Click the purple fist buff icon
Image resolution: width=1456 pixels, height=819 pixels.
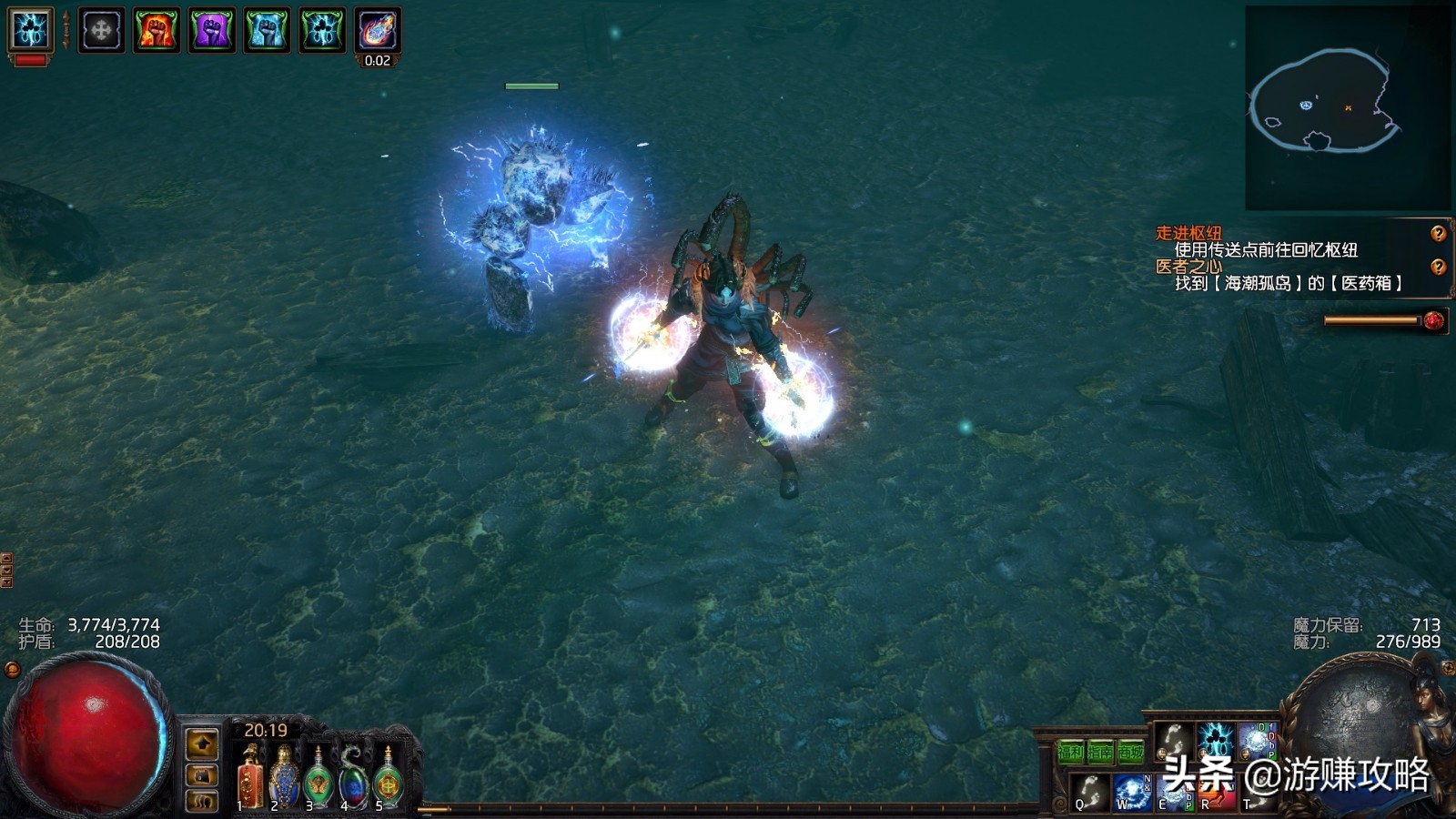[x=212, y=30]
